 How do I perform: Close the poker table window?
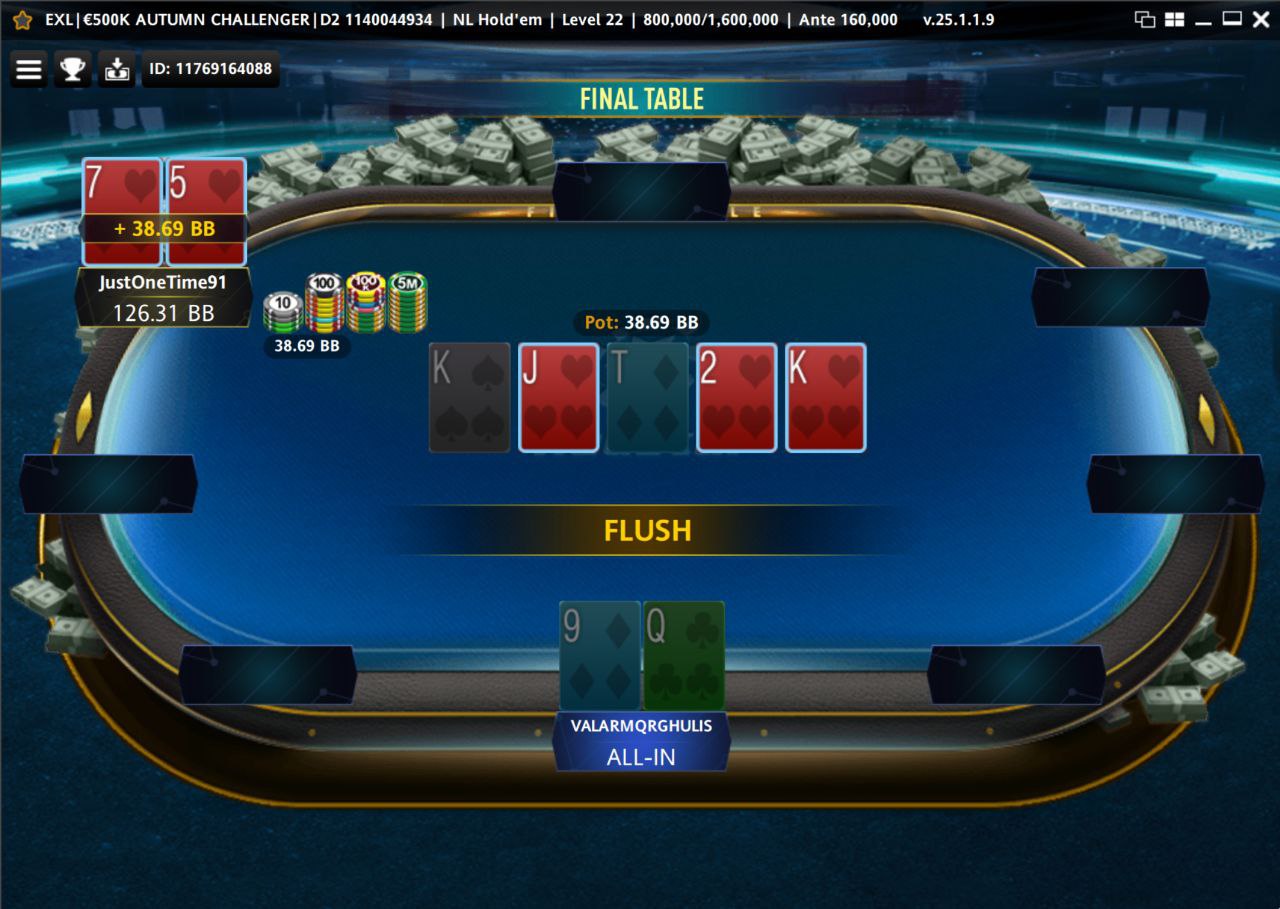(x=1260, y=19)
